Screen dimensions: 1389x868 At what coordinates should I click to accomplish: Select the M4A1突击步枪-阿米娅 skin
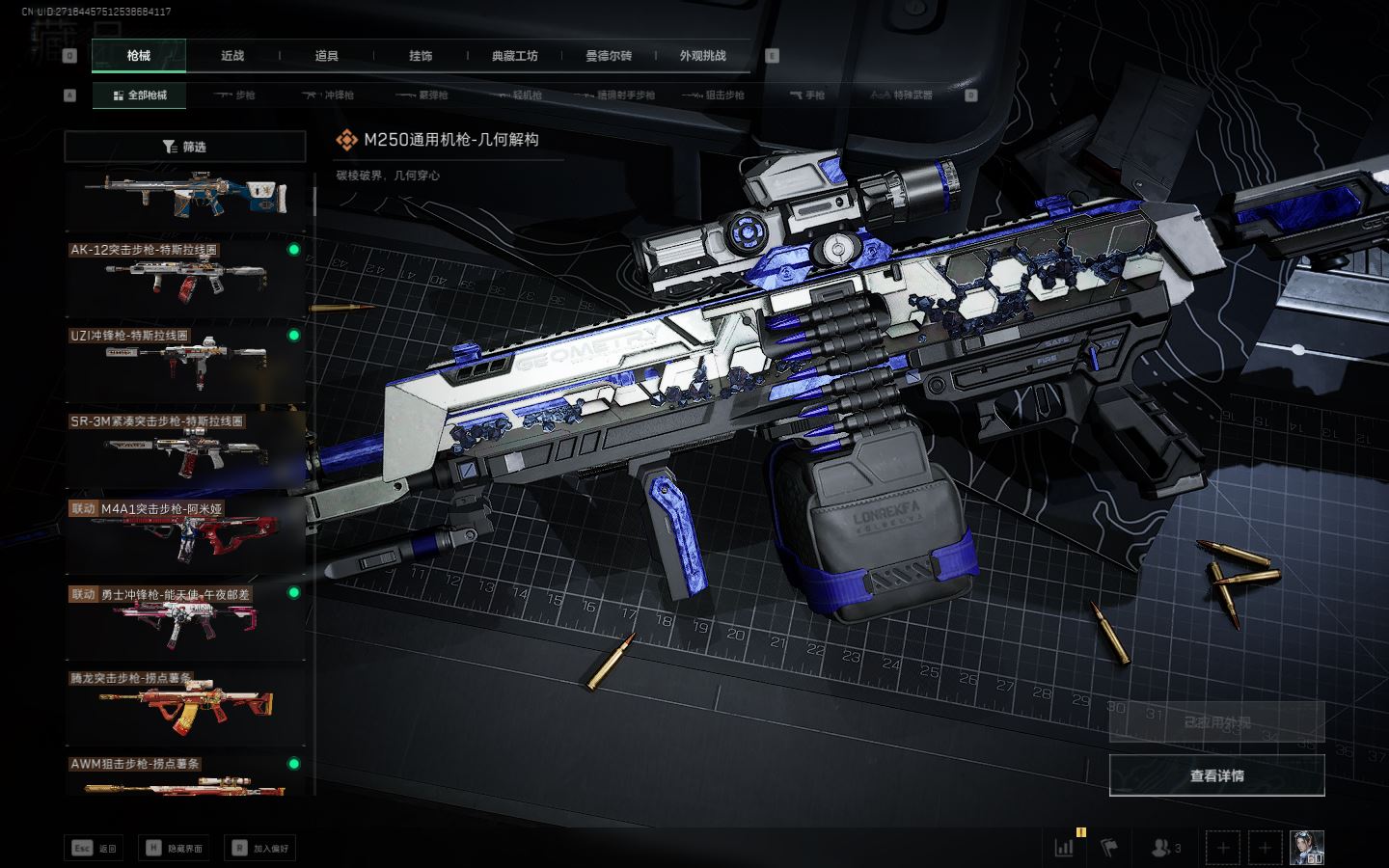click(x=185, y=534)
